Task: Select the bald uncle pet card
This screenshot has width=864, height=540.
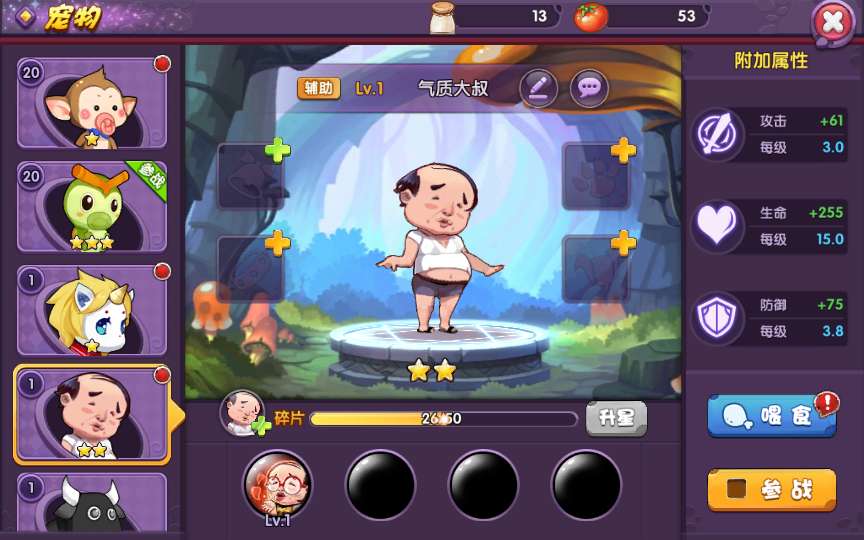Action: pyautogui.click(x=91, y=415)
